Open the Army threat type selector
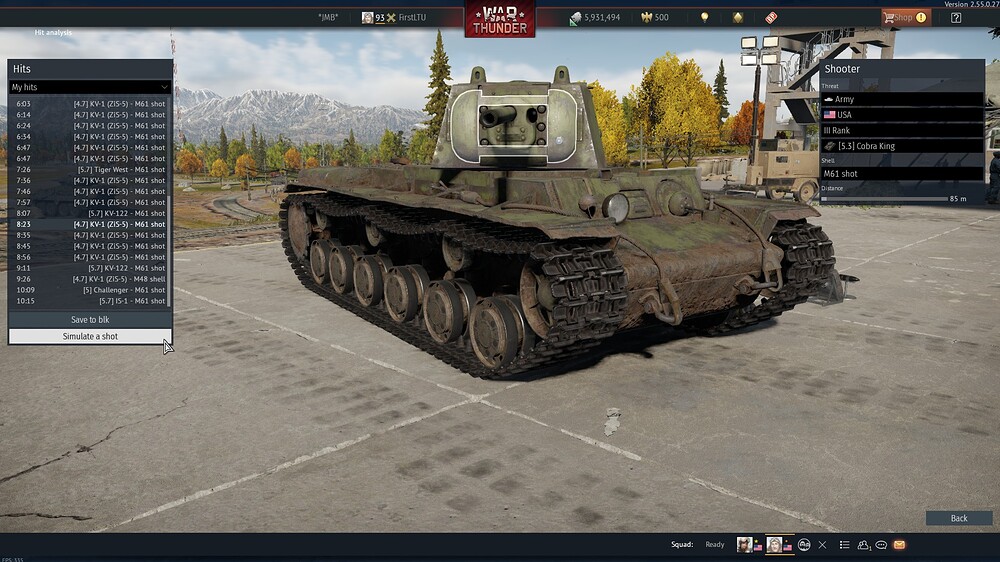The height and width of the screenshot is (562, 1000). click(901, 99)
